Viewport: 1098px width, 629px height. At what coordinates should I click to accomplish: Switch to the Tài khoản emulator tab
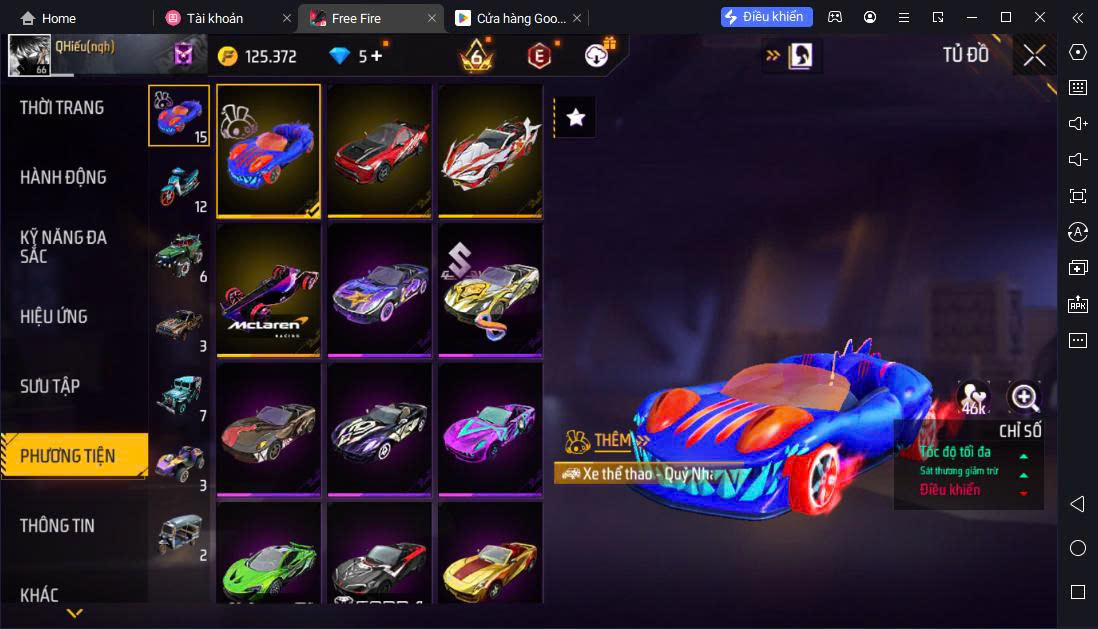(214, 18)
